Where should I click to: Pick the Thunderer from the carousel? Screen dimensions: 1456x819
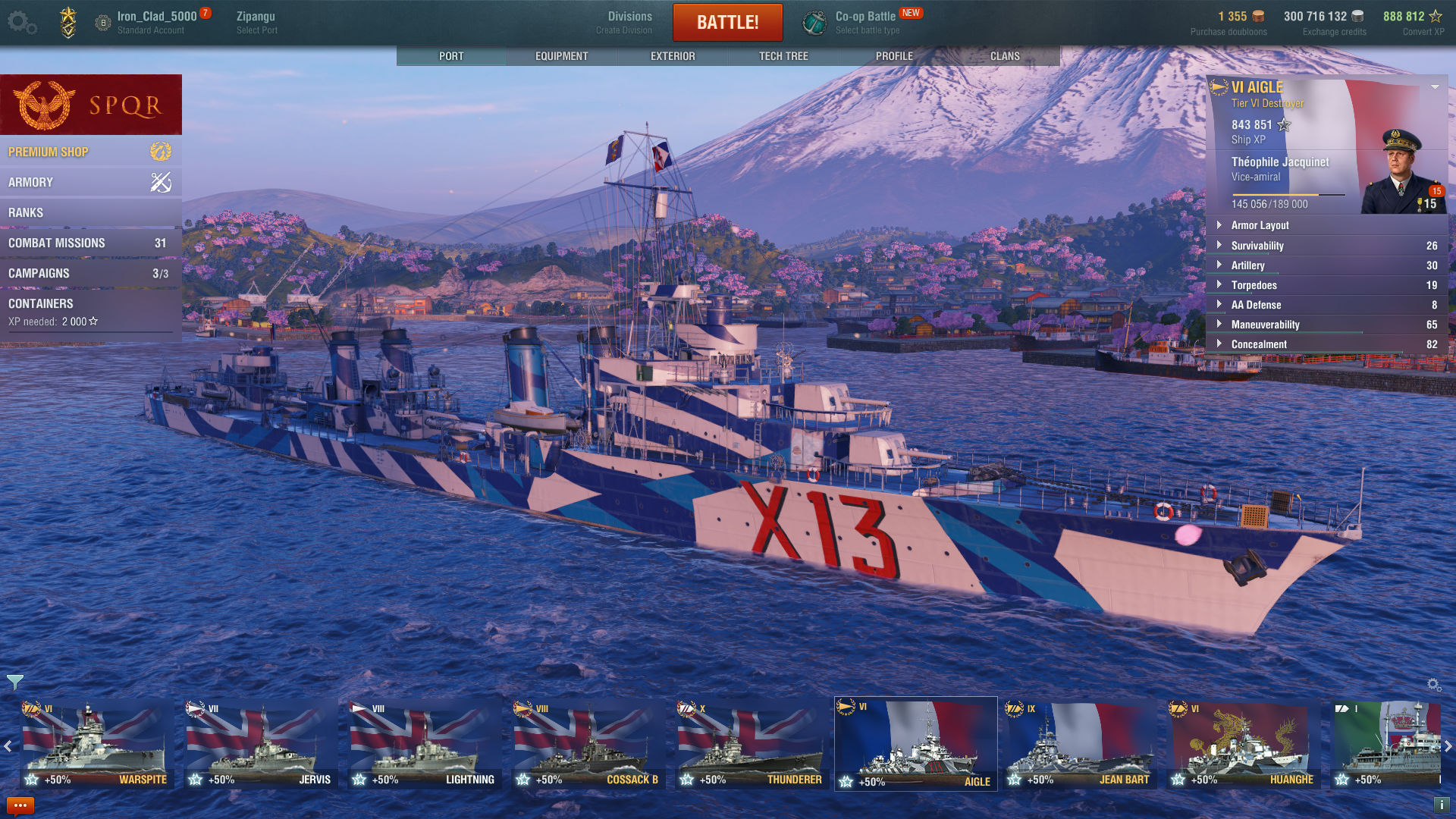click(x=752, y=743)
